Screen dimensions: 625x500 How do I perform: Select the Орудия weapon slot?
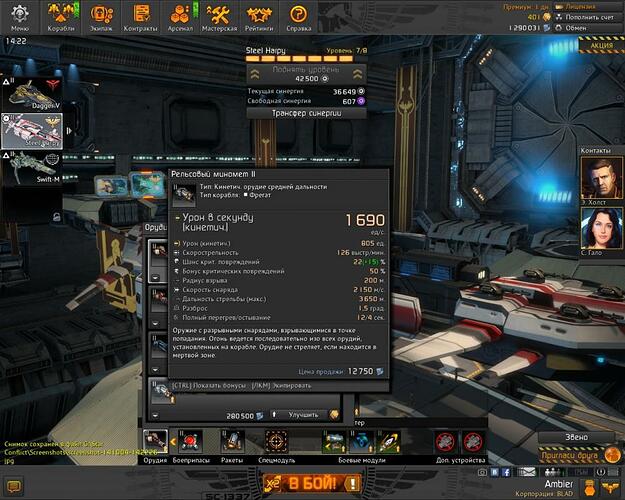pyautogui.click(x=155, y=440)
